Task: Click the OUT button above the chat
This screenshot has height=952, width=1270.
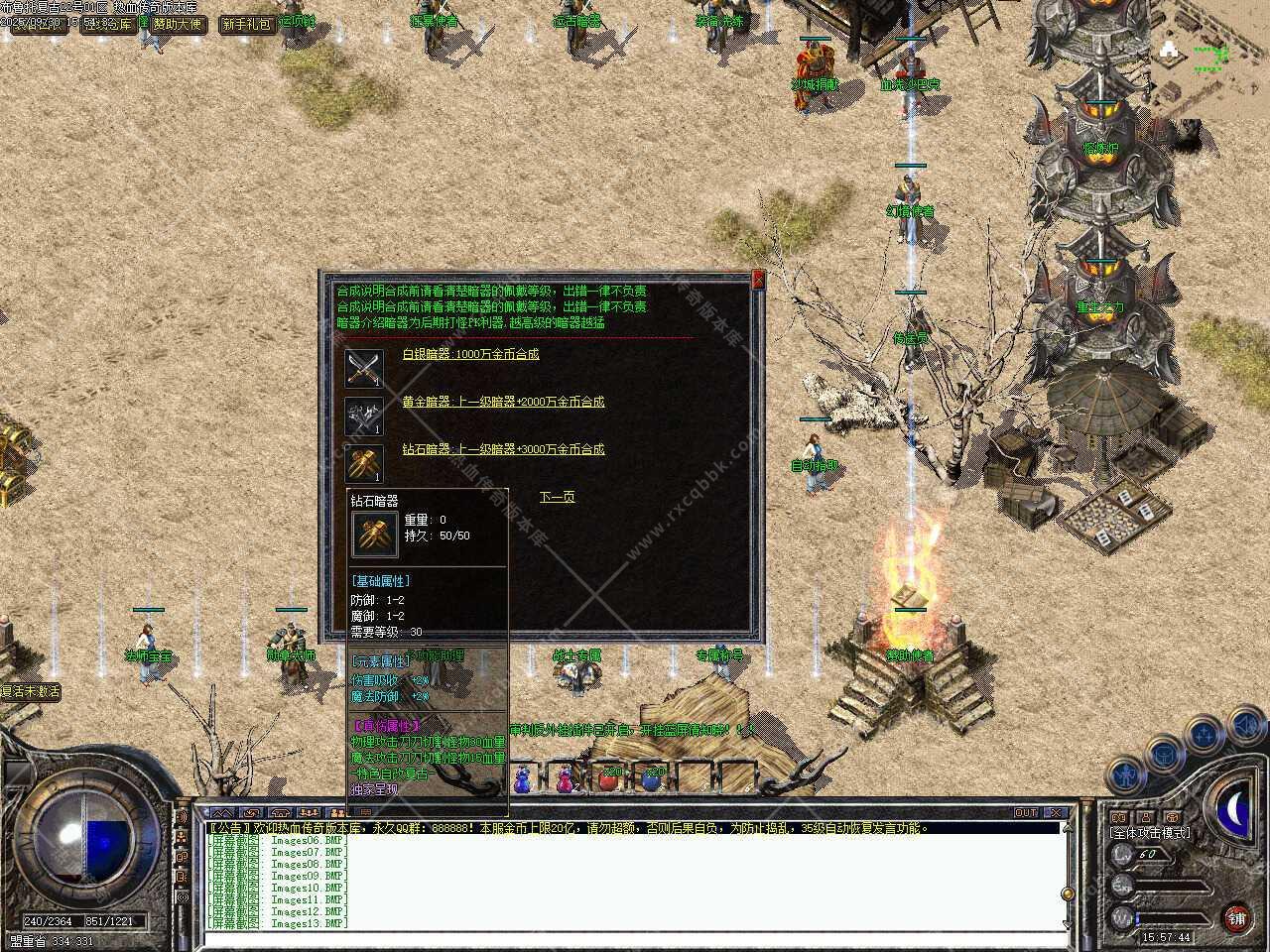Action: point(1026,813)
